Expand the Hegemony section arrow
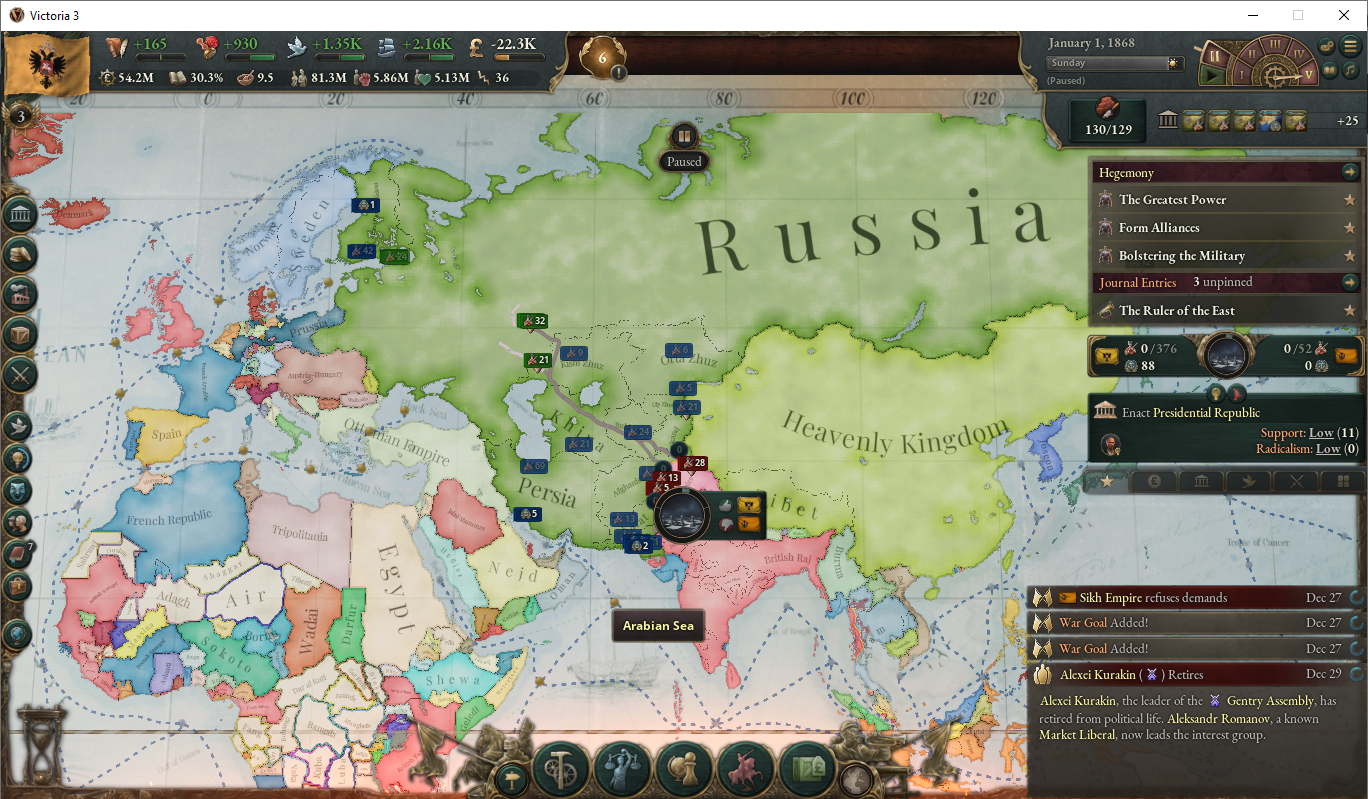1368x799 pixels. tap(1351, 172)
